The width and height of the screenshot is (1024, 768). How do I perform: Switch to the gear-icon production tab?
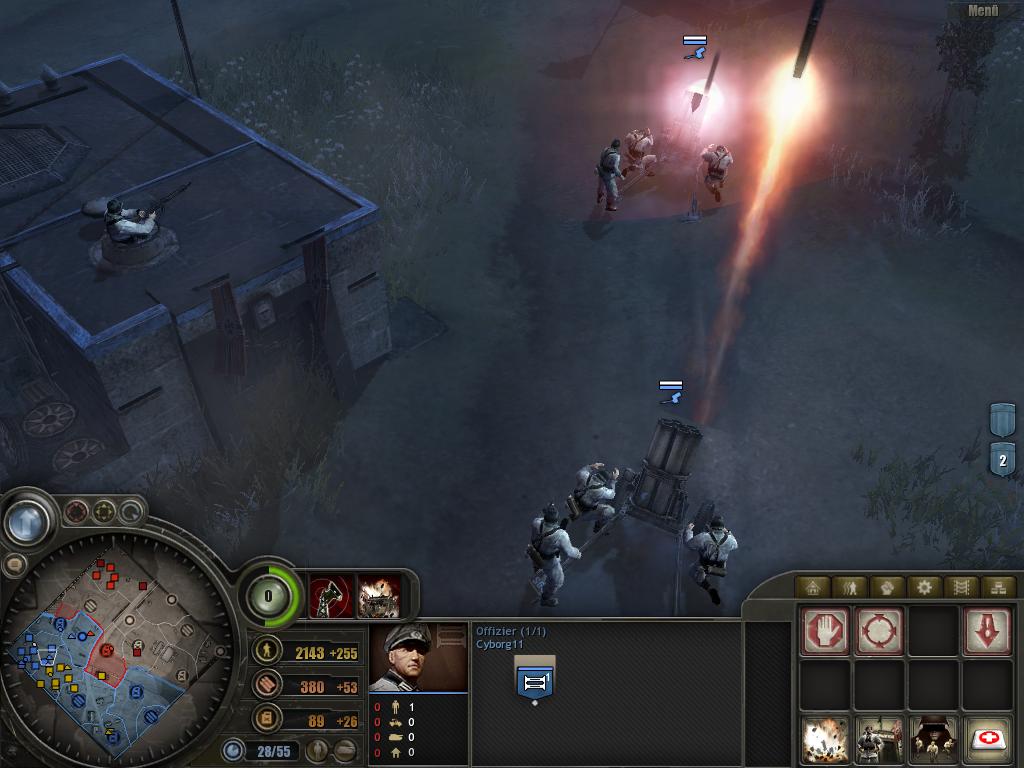point(924,587)
